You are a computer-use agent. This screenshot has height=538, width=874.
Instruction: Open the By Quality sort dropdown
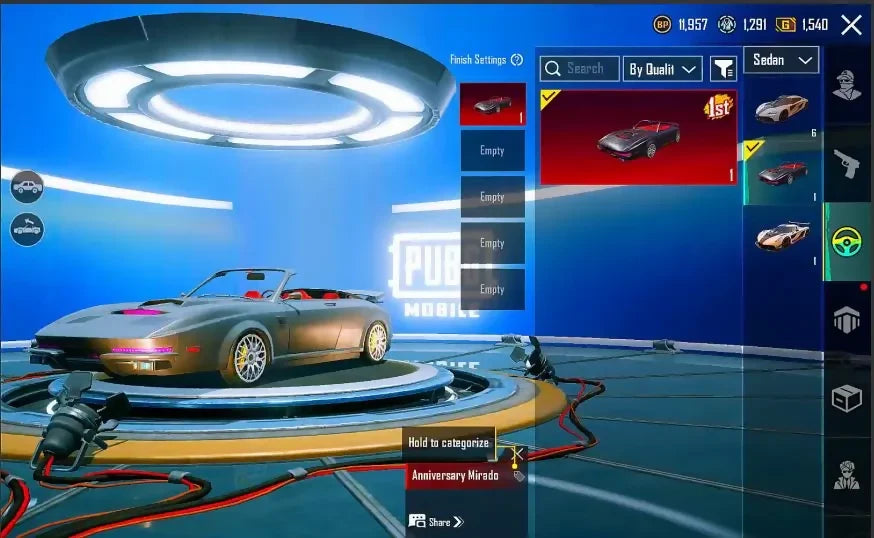pos(662,69)
